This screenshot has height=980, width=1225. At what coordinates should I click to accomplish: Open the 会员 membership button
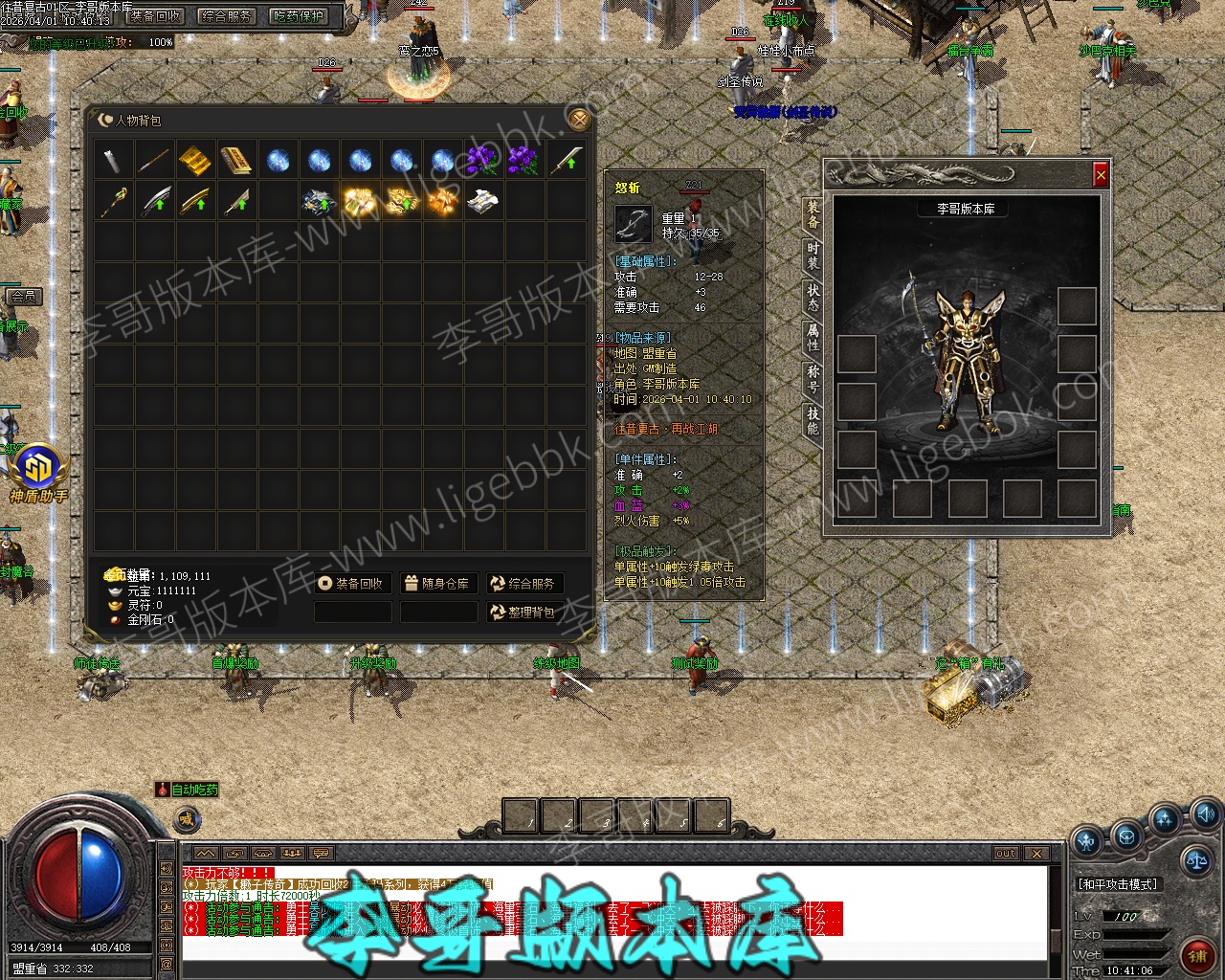[x=24, y=297]
